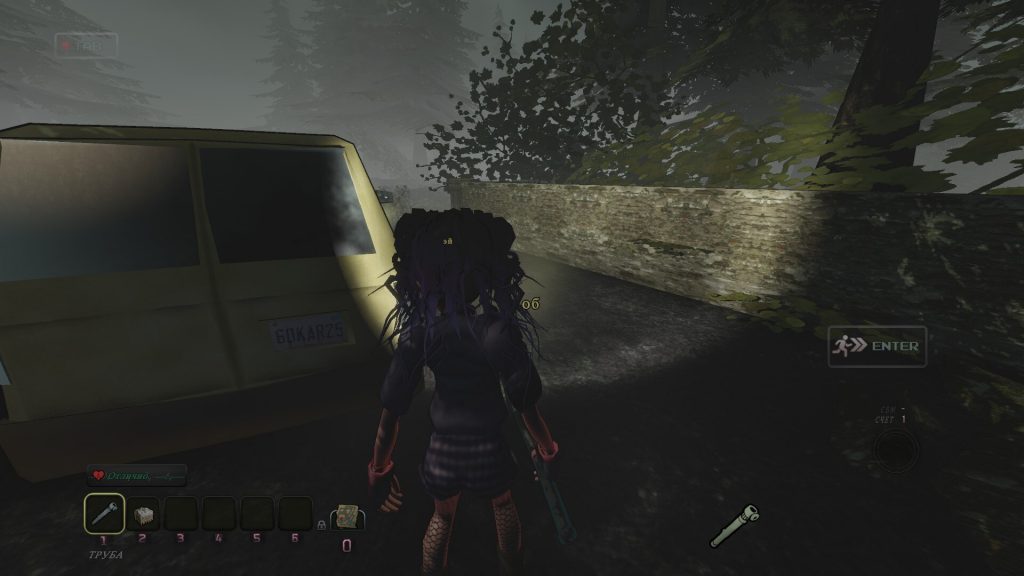Image resolution: width=1024 pixels, height=576 pixels.
Task: Click the small padlock icon beside the map slot
Action: [x=322, y=523]
